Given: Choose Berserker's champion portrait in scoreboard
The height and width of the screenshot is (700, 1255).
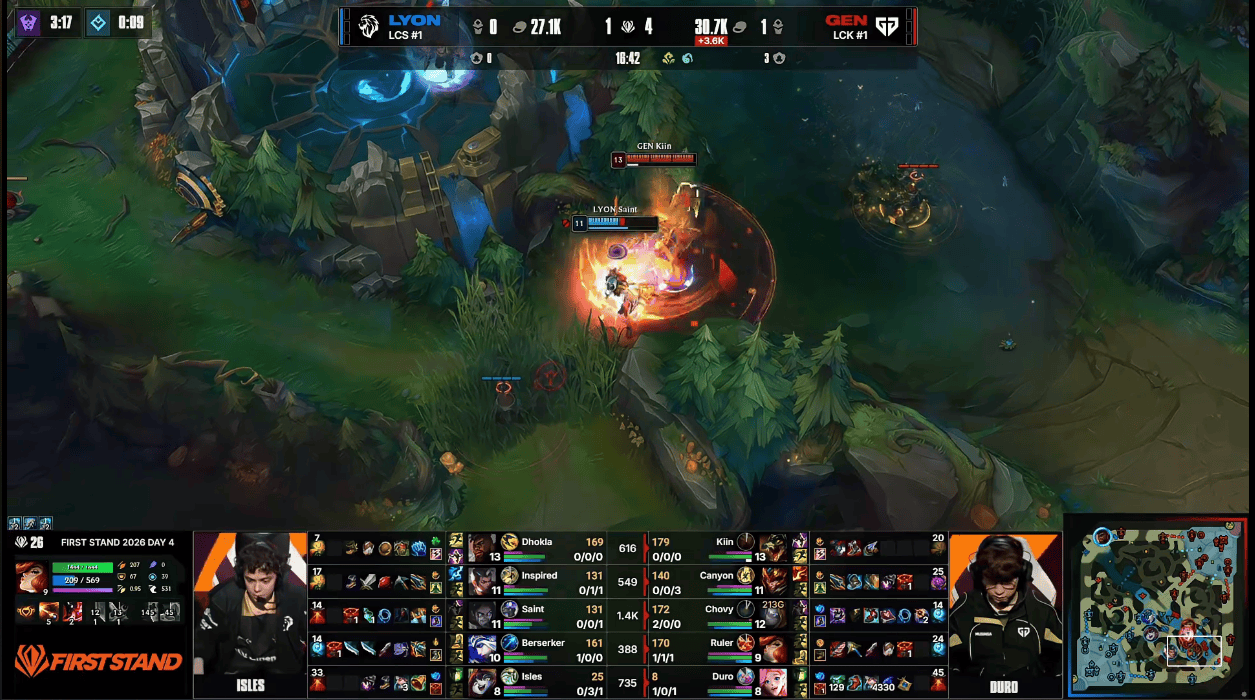Looking at the screenshot, I should click(483, 648).
